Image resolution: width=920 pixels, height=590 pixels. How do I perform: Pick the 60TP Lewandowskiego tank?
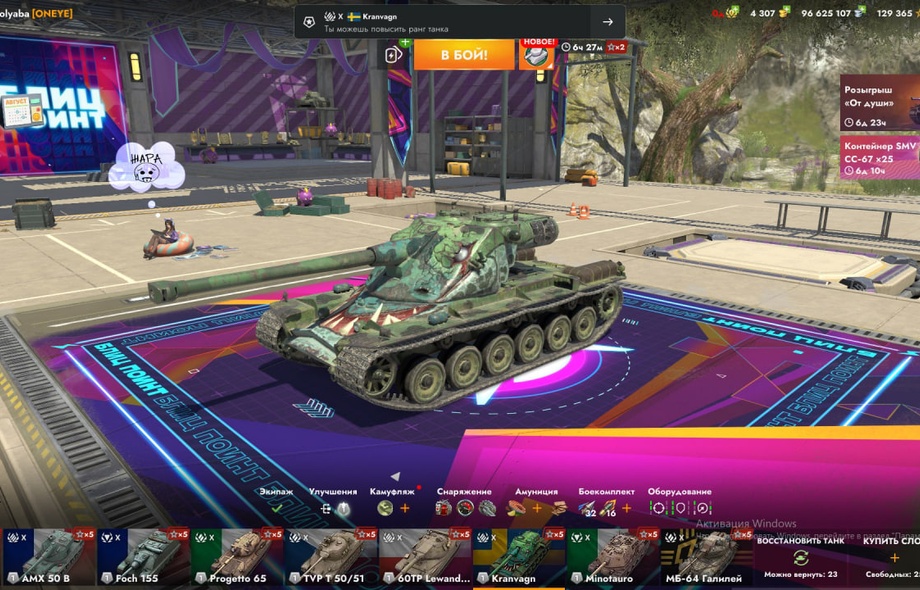[x=424, y=558]
